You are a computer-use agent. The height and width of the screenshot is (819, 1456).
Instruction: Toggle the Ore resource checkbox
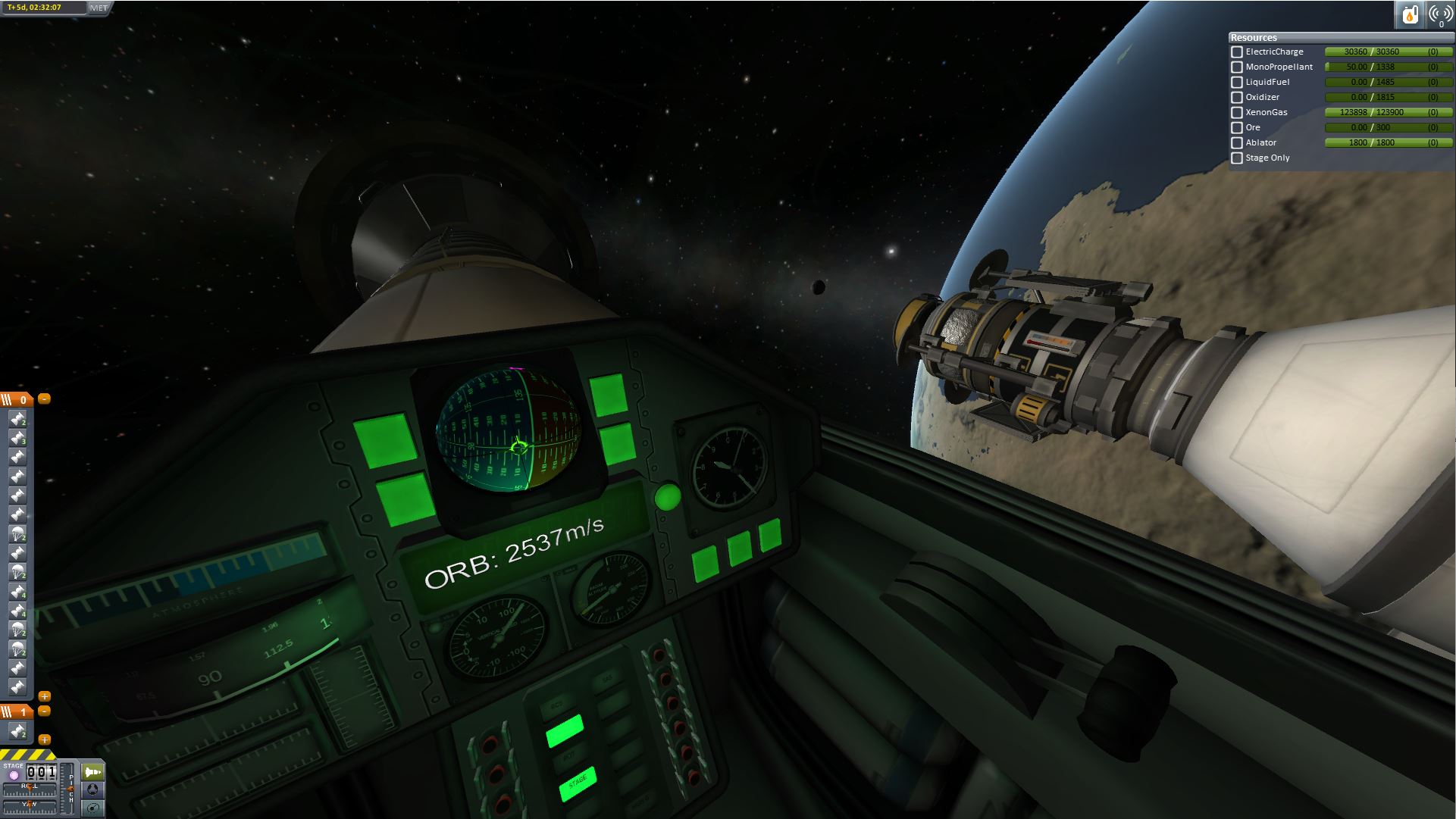tap(1237, 128)
